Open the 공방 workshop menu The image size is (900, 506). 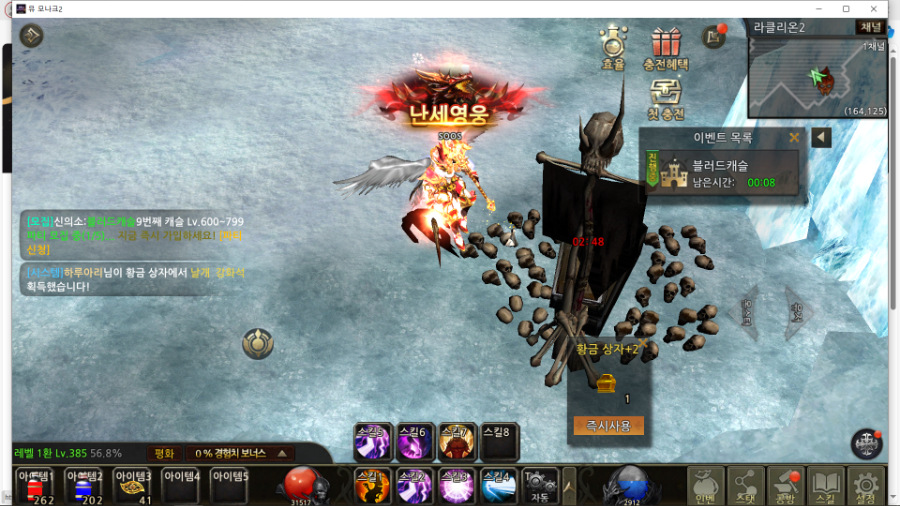coord(786,486)
